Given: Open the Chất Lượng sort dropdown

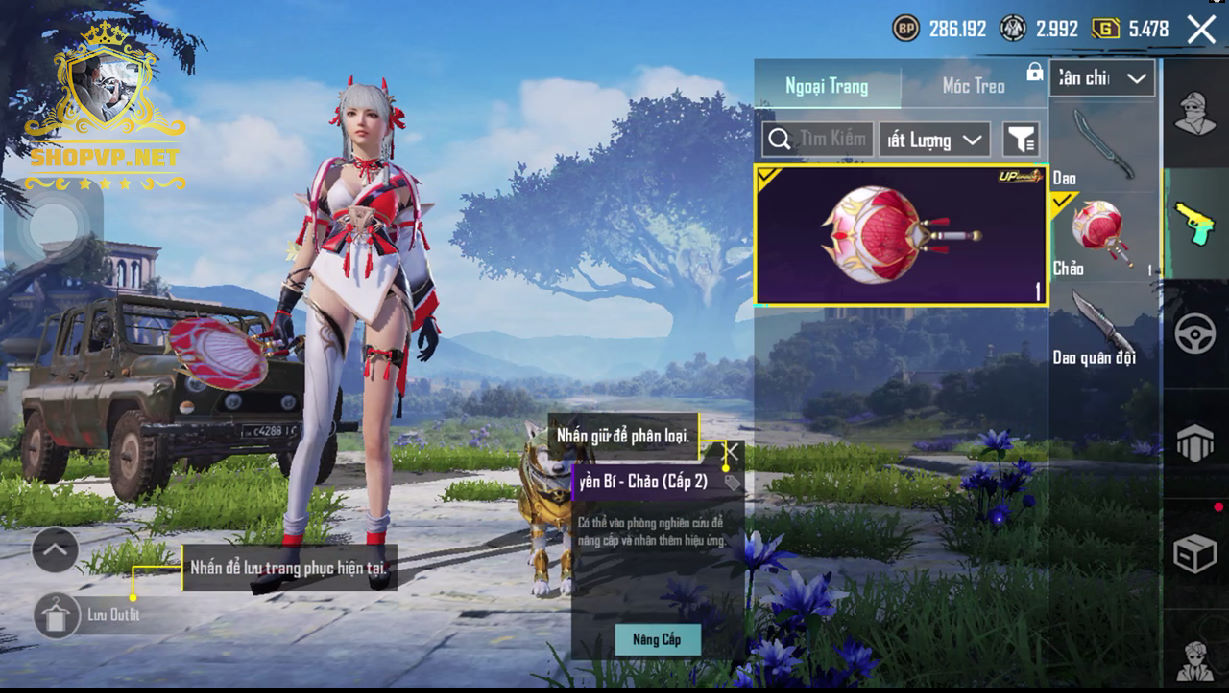Looking at the screenshot, I should (x=934, y=140).
